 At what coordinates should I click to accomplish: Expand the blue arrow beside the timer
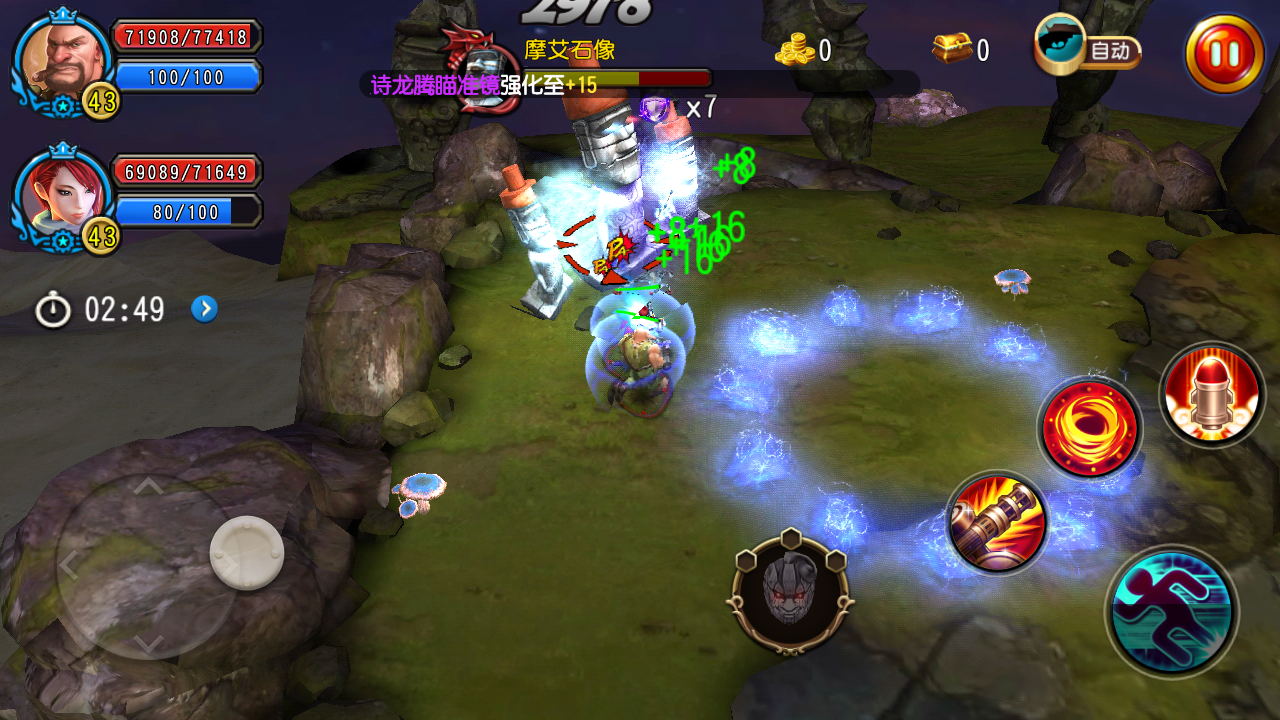(204, 309)
